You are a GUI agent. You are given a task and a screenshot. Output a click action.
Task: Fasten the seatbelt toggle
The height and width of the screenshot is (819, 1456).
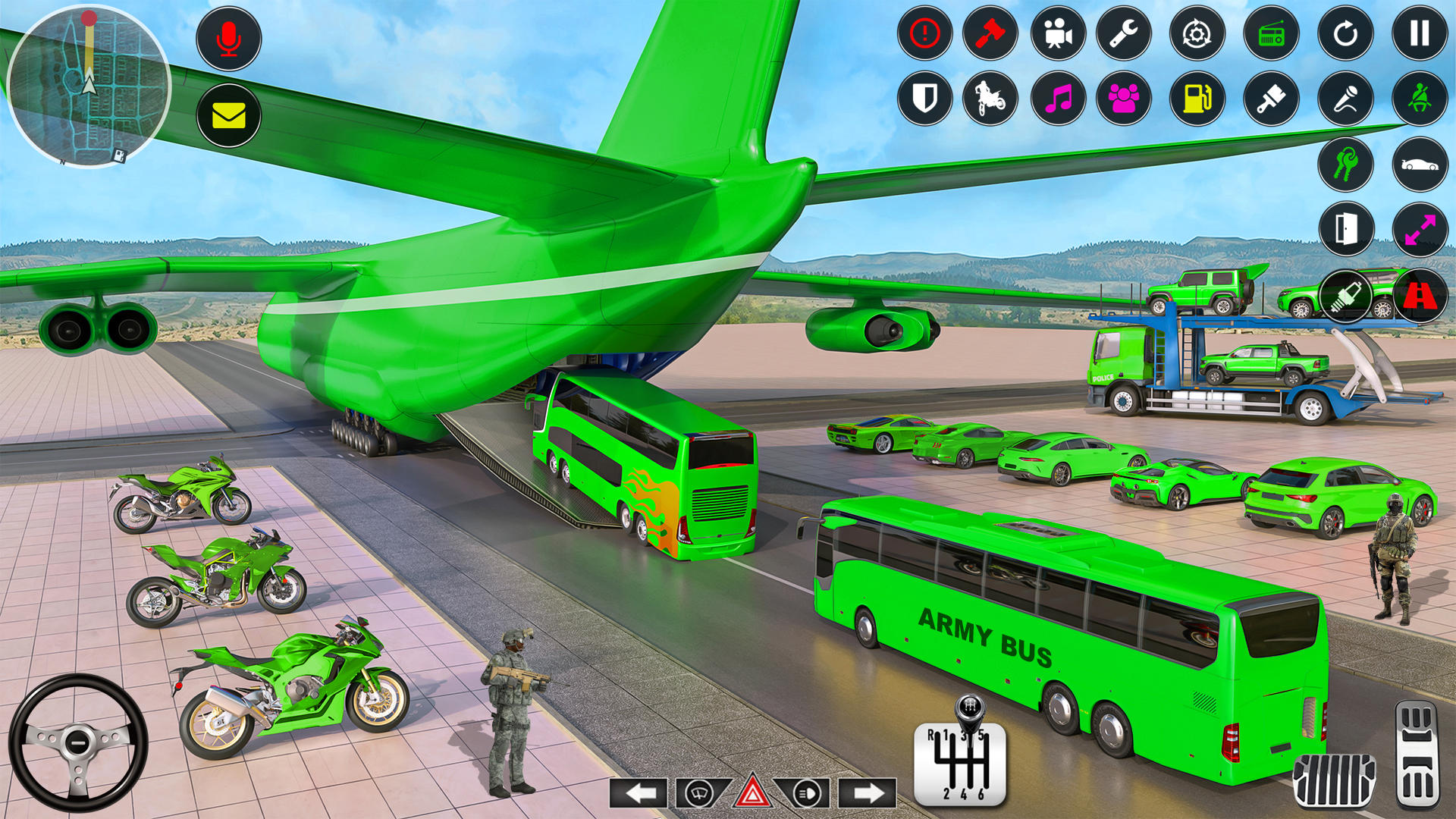[1418, 99]
